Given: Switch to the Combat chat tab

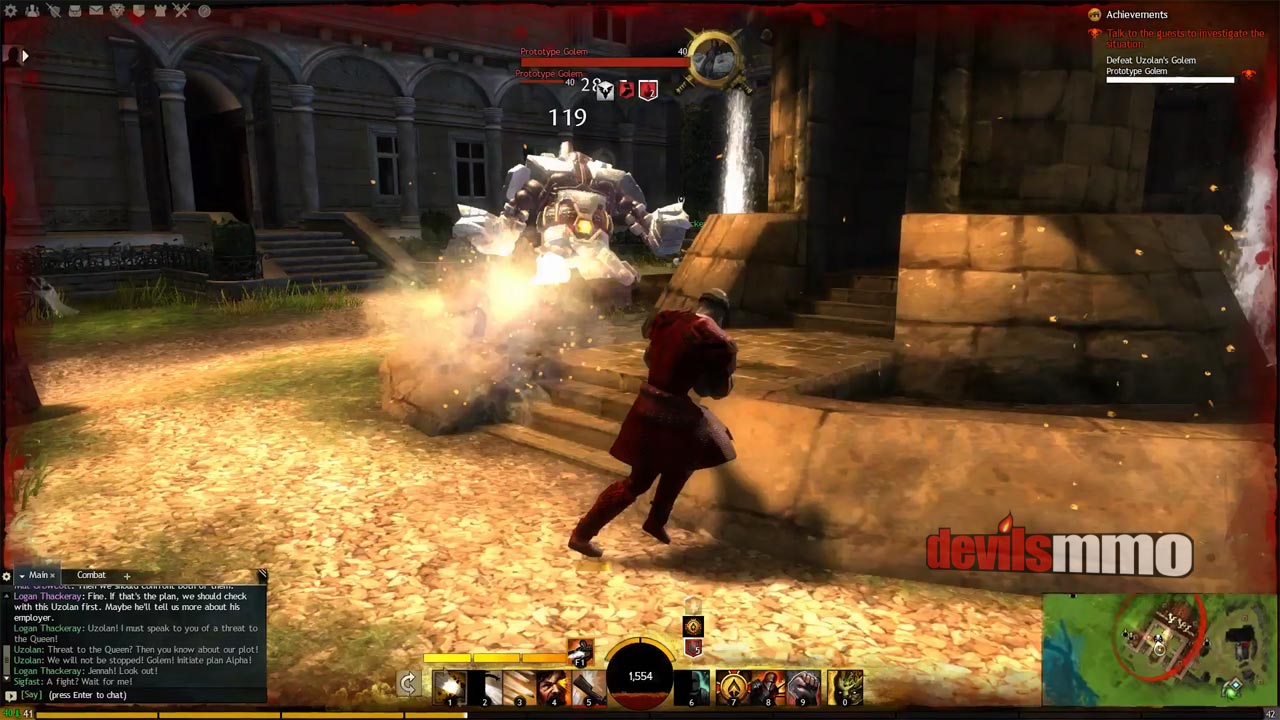Looking at the screenshot, I should coord(91,575).
